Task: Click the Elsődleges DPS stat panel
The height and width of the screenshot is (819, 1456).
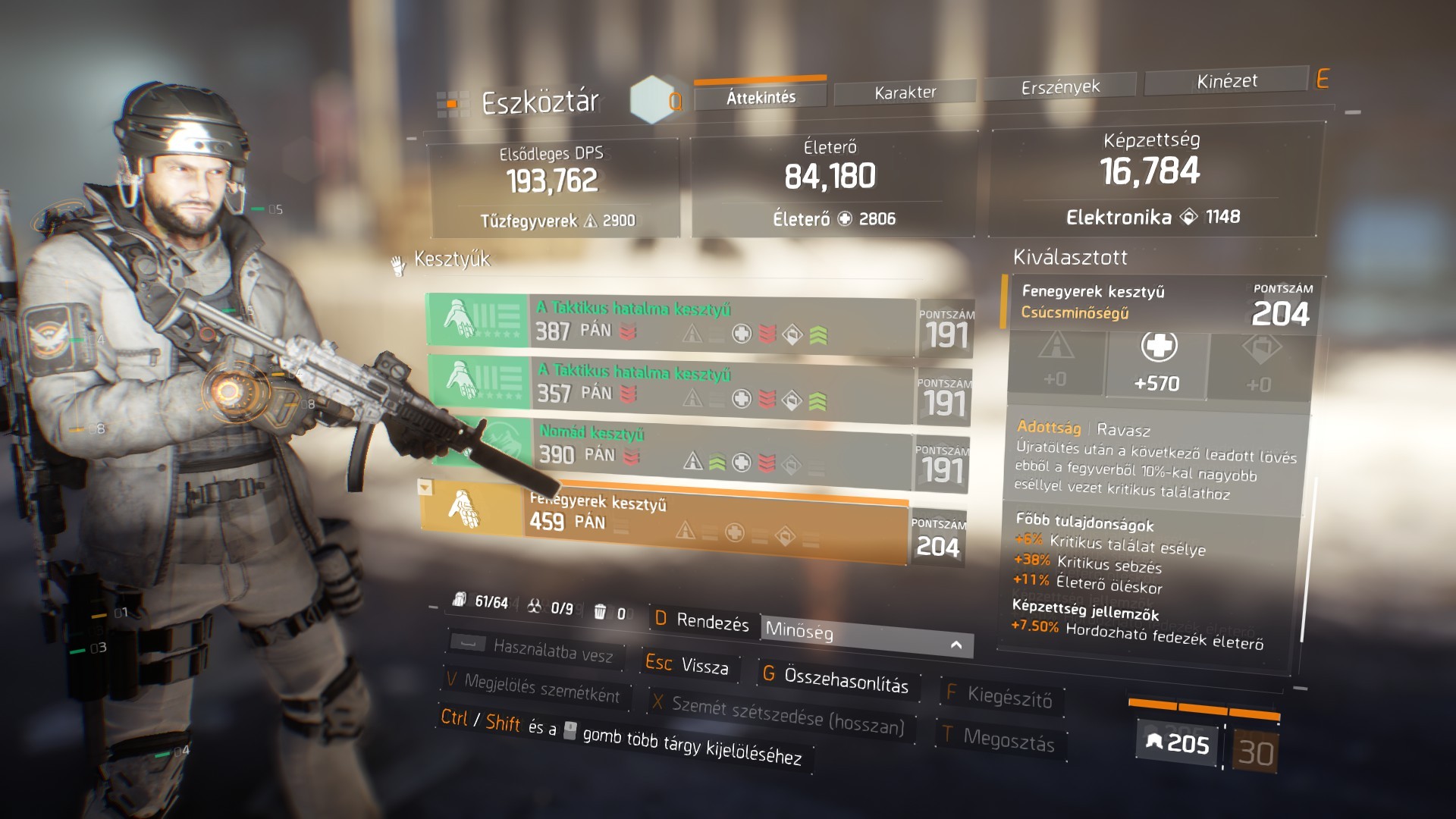Action: coord(552,185)
